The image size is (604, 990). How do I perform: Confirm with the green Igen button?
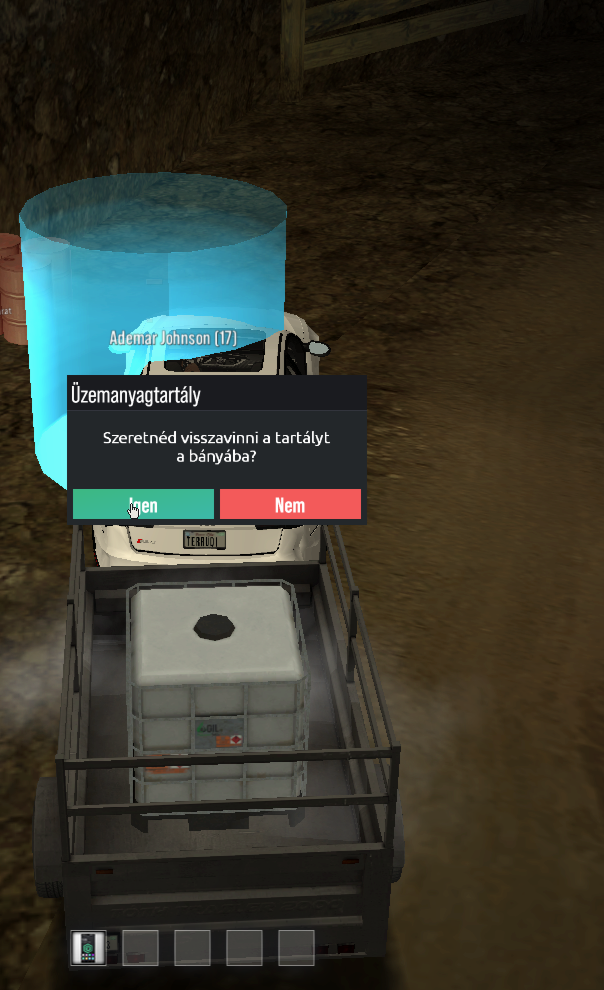tap(143, 505)
